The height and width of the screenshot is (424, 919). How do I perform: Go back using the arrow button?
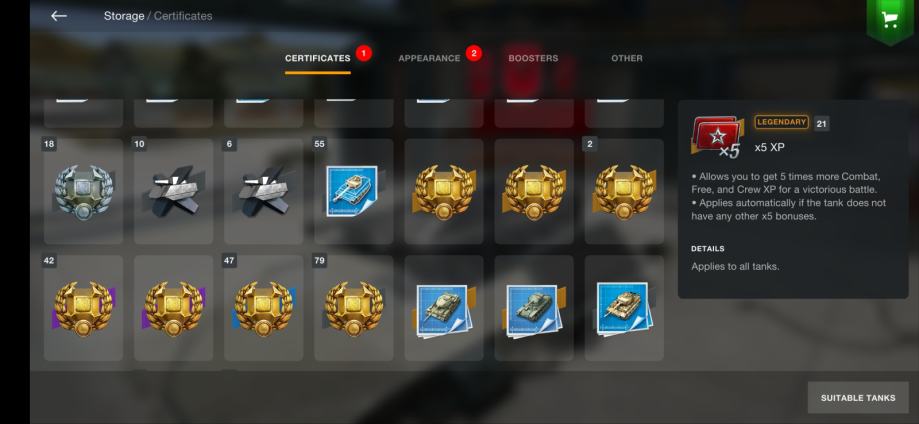click(59, 16)
